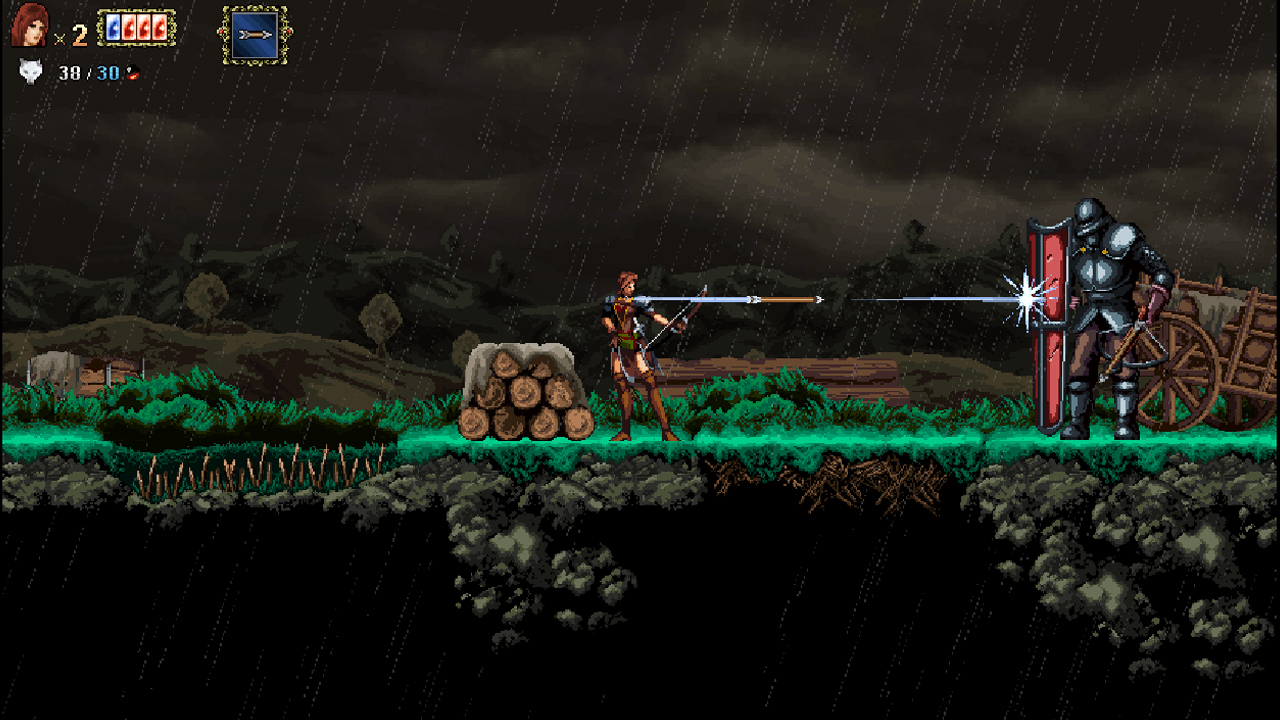Click the character portrait in the HUD
Screen dimensions: 1280x720
coord(28,25)
